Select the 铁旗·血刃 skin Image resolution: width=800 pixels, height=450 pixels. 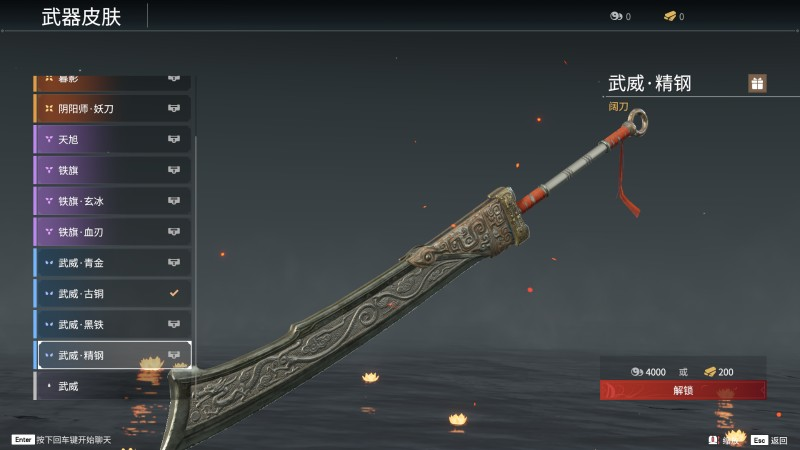pyautogui.click(x=112, y=232)
